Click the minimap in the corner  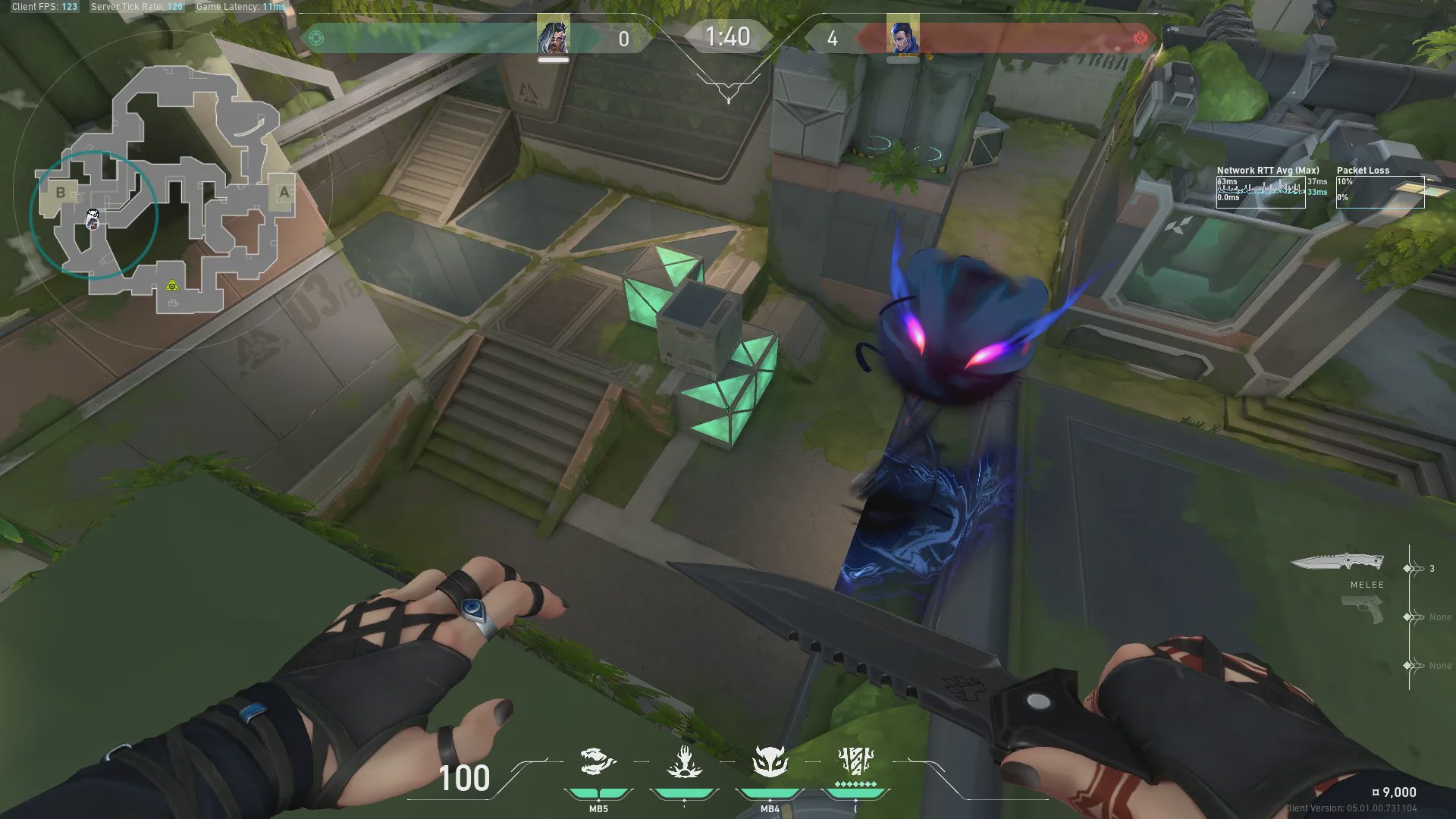pos(168,190)
